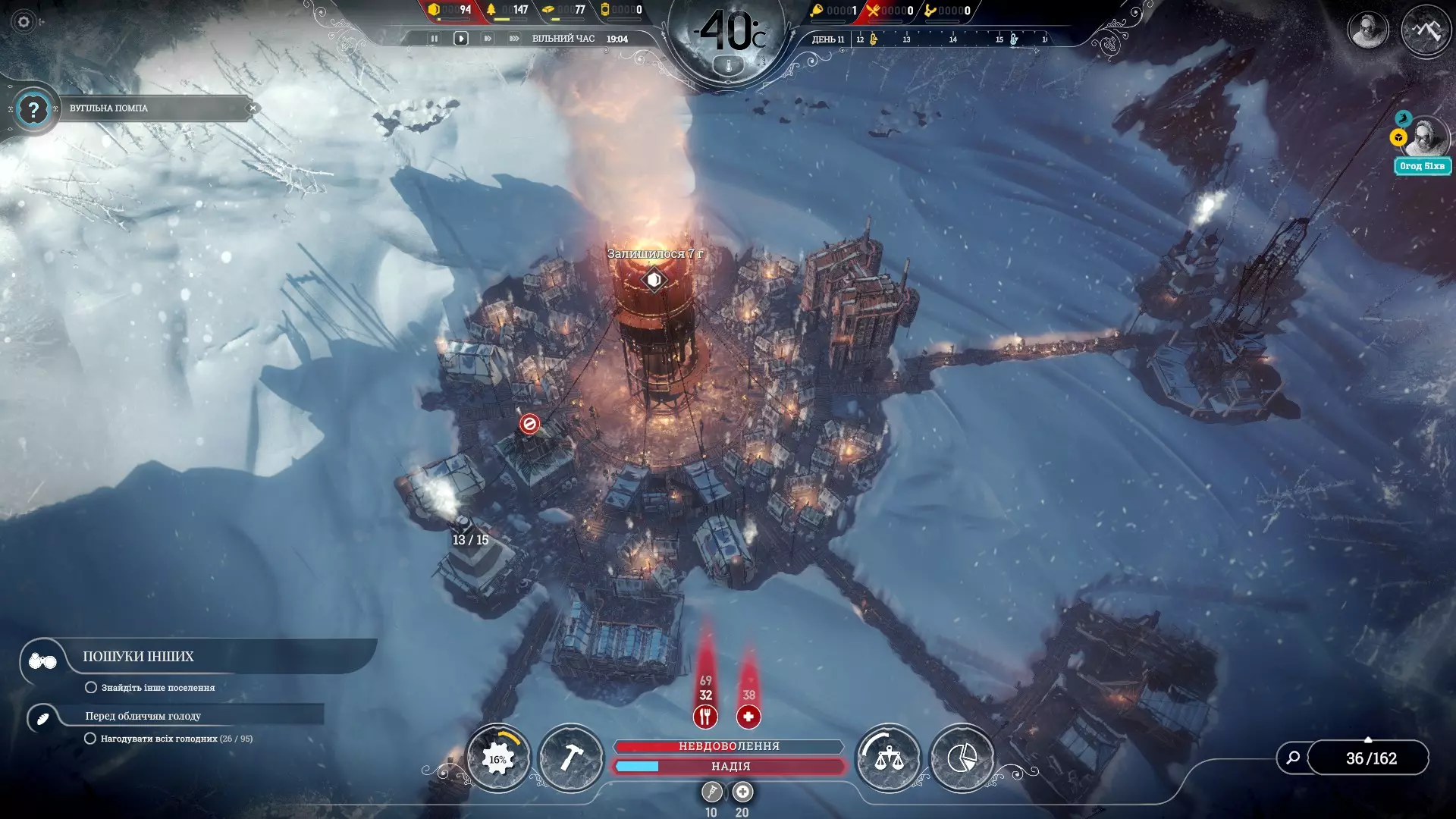Open the 'Пошуки інших' quest
The height and width of the screenshot is (819, 1456).
pyautogui.click(x=138, y=657)
